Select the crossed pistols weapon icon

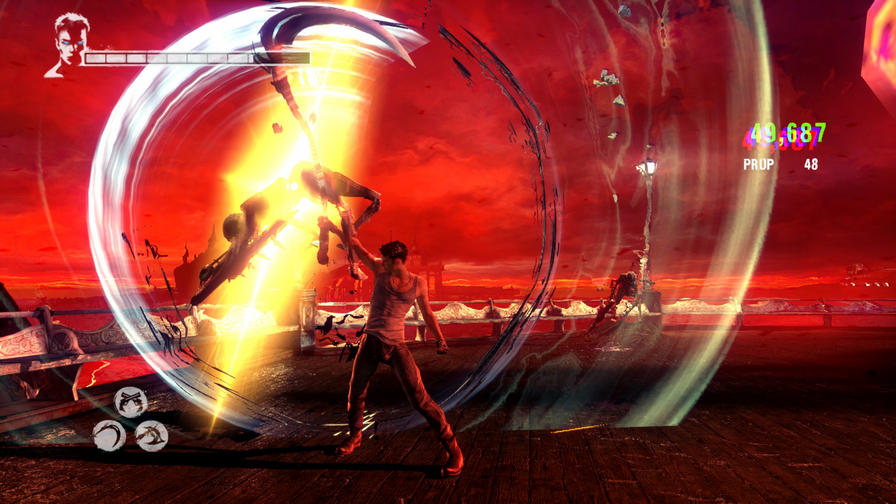(130, 402)
